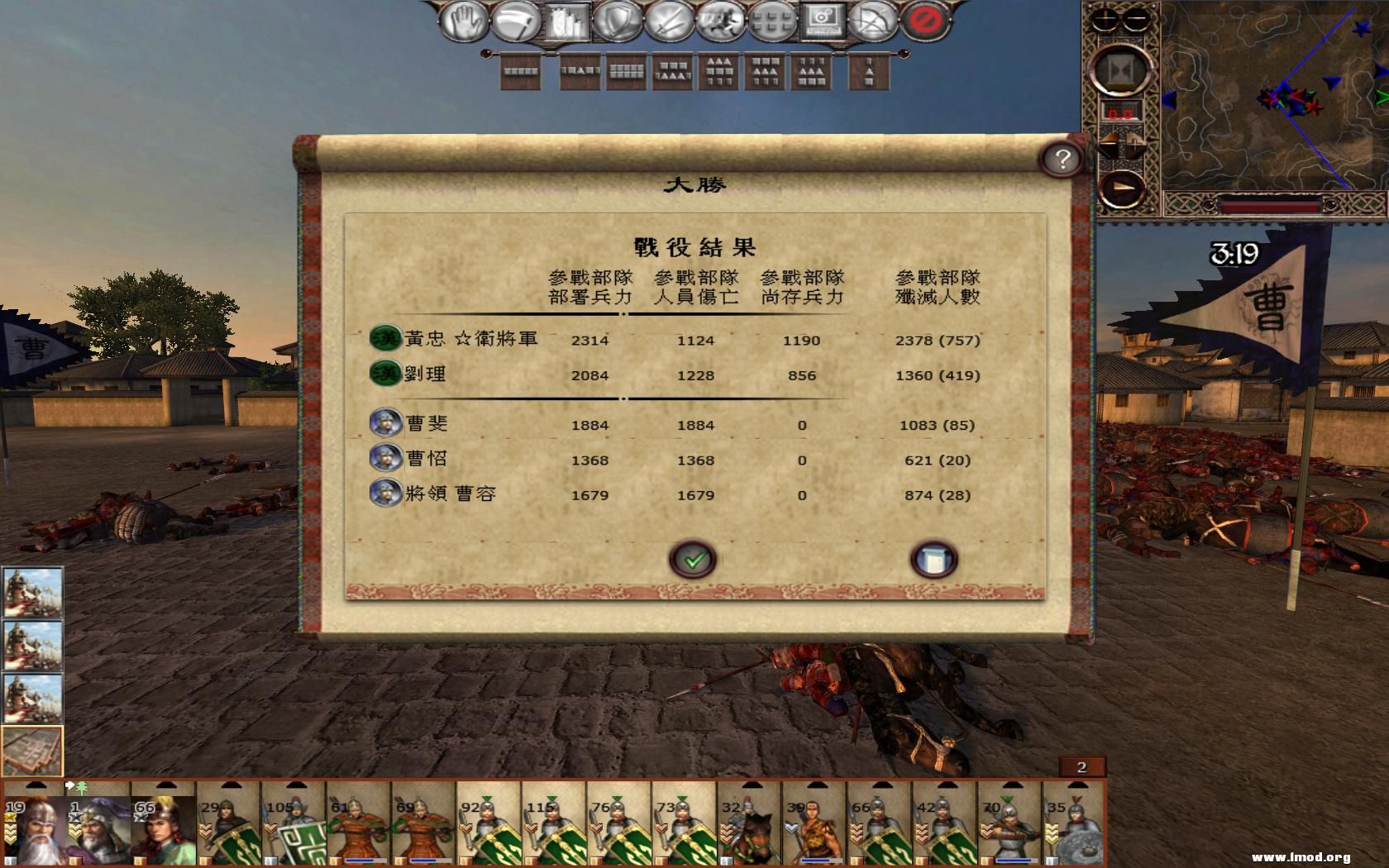This screenshot has height=868, width=1389.
Task: Select the wedge formation preset banner
Action: [716, 72]
